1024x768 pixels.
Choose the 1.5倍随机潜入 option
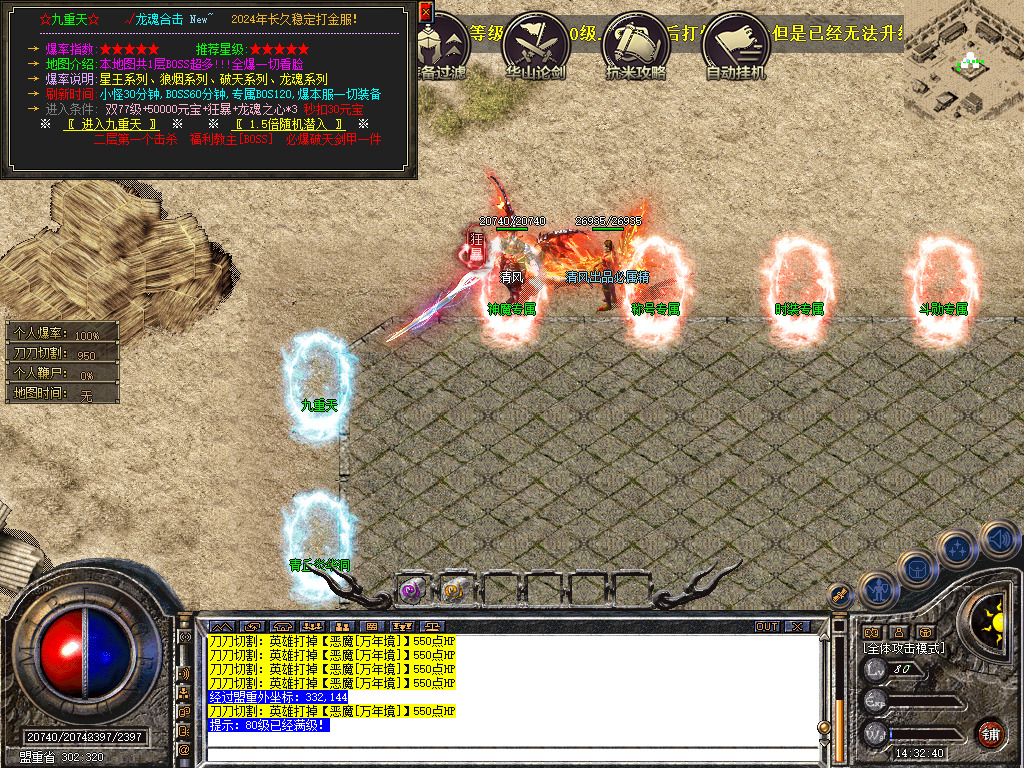pyautogui.click(x=289, y=124)
